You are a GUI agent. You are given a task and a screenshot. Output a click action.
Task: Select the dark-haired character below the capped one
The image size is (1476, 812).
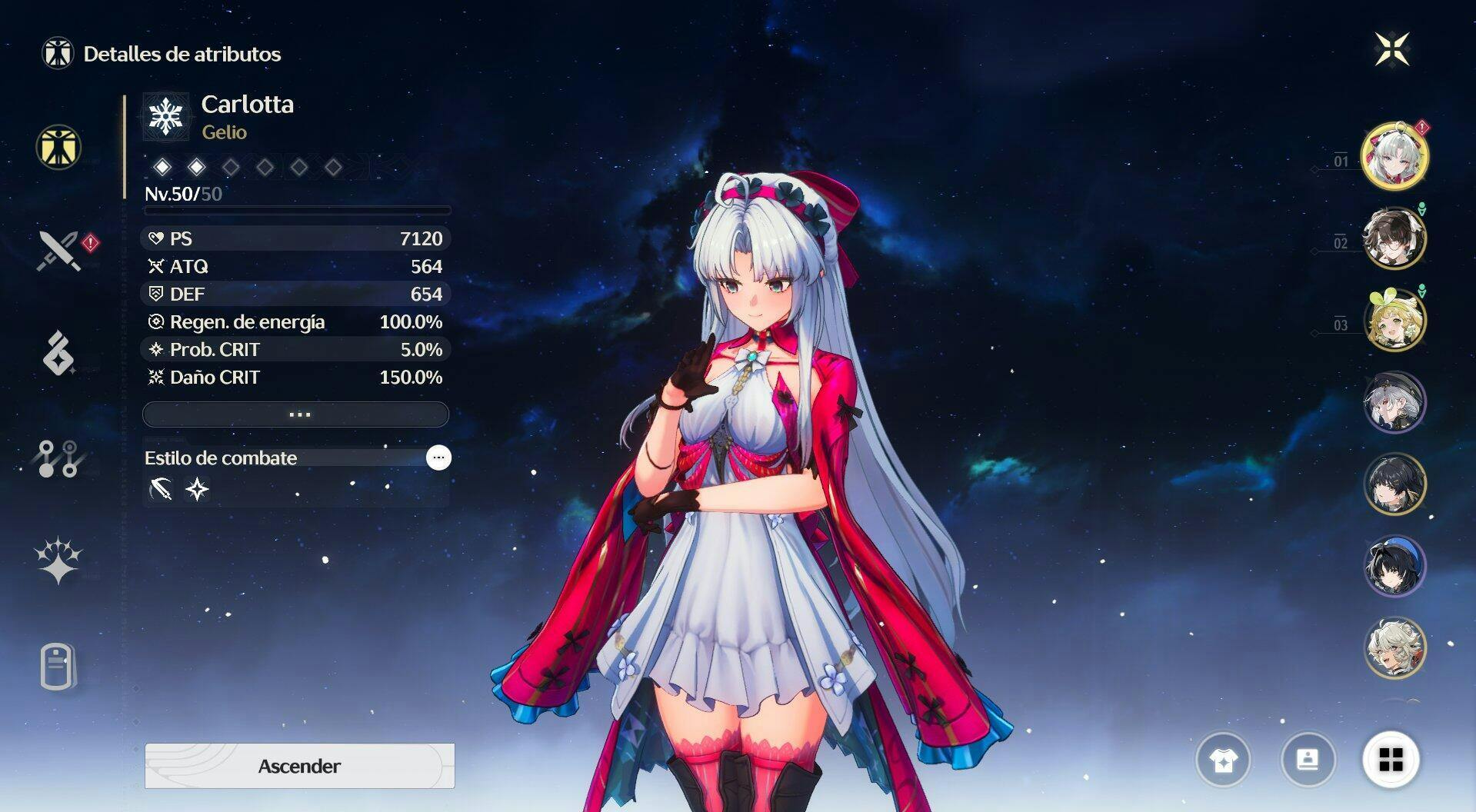(x=1394, y=484)
